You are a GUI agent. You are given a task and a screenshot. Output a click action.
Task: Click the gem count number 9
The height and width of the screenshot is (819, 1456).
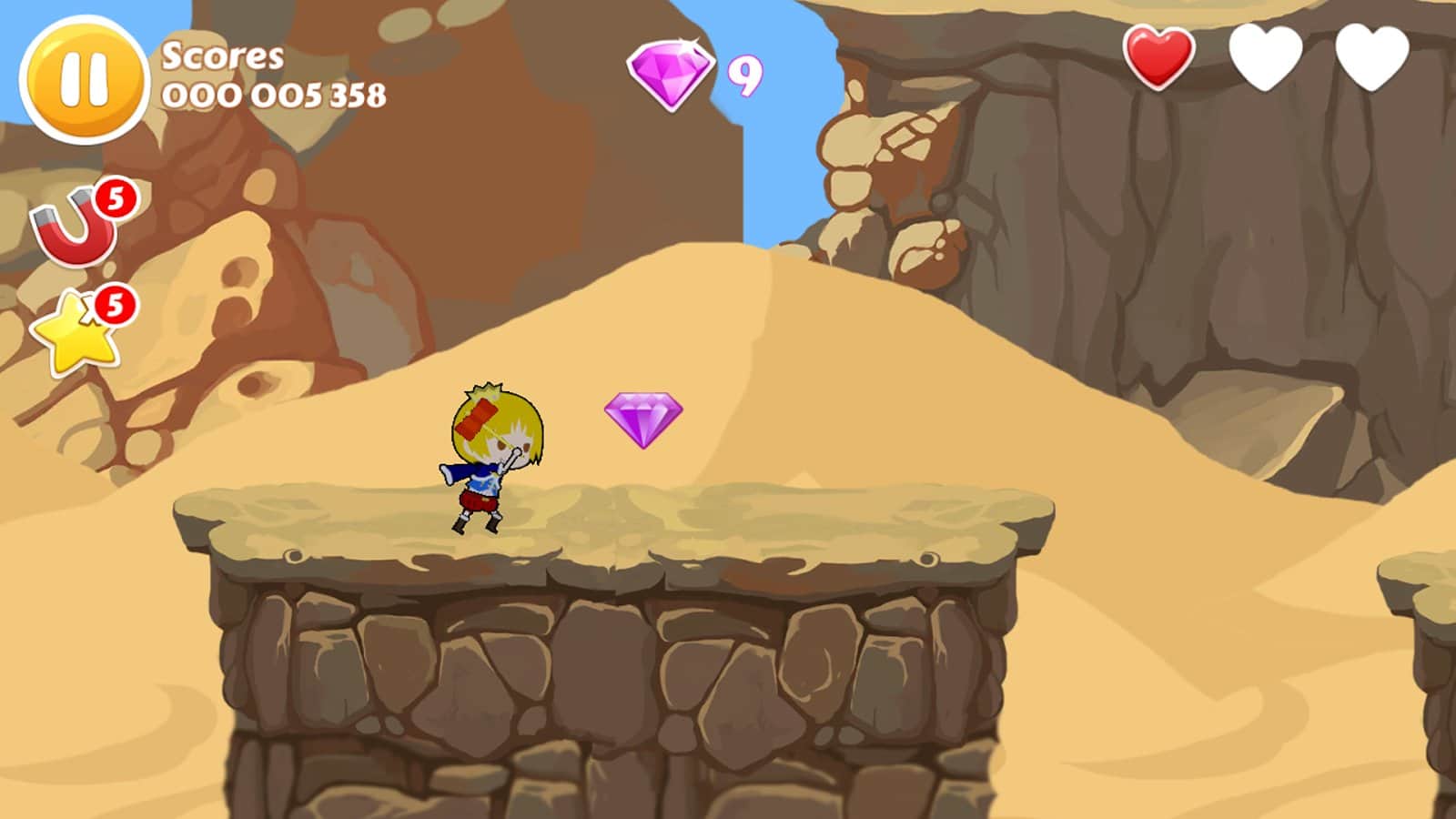coord(743,77)
